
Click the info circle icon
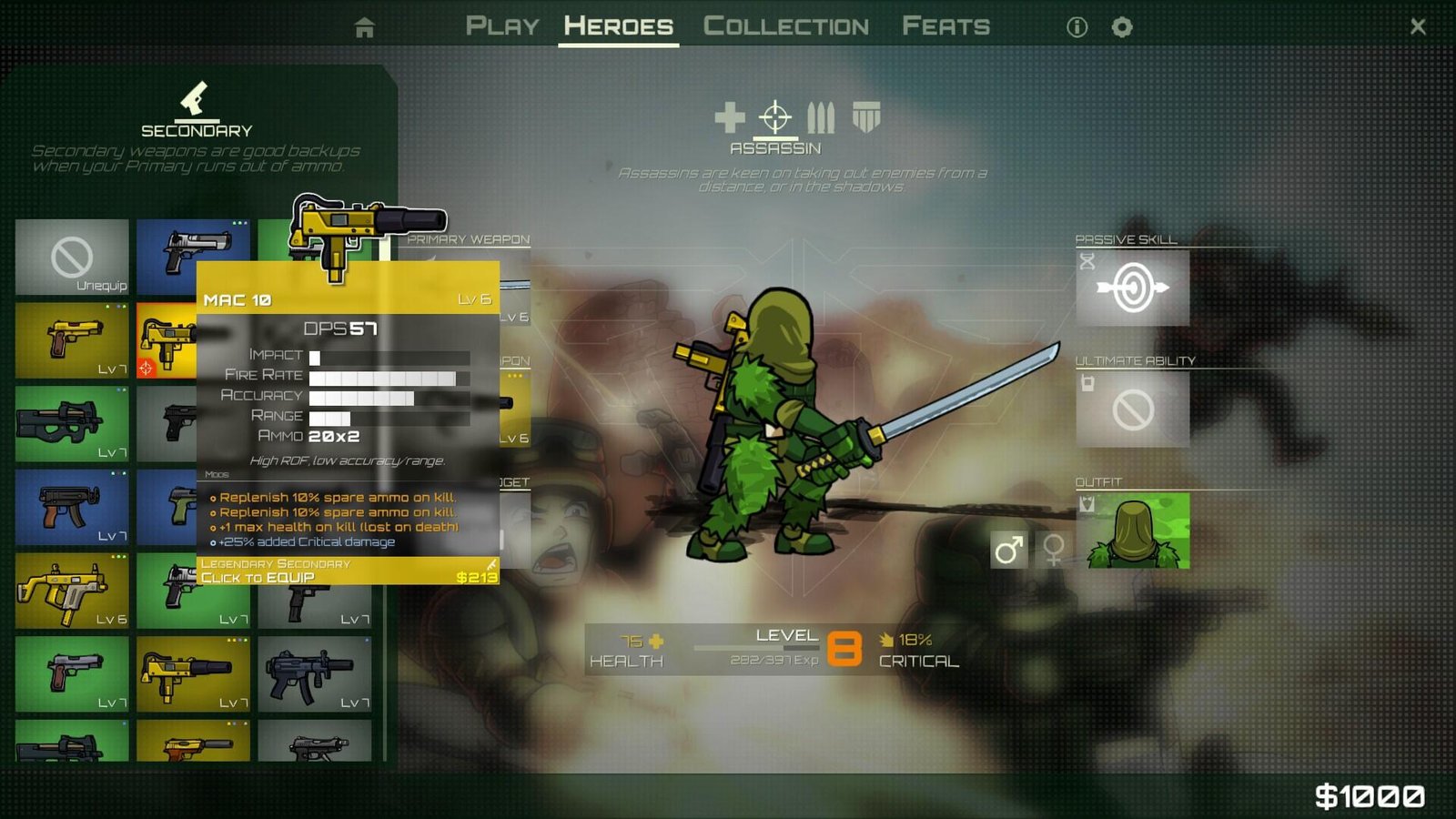[x=1077, y=27]
